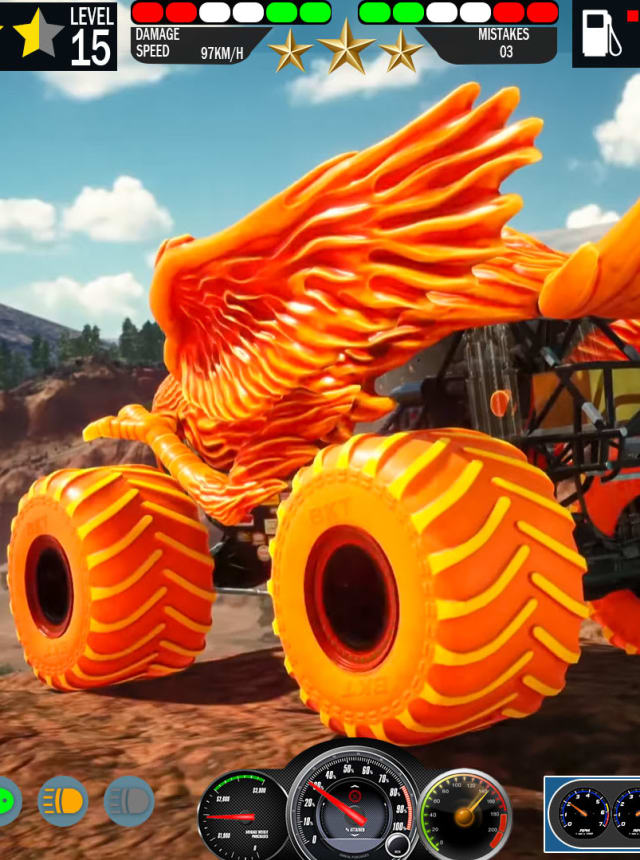The image size is (640, 860).
Task: Toggle the orange headlight button
Action: (x=63, y=801)
